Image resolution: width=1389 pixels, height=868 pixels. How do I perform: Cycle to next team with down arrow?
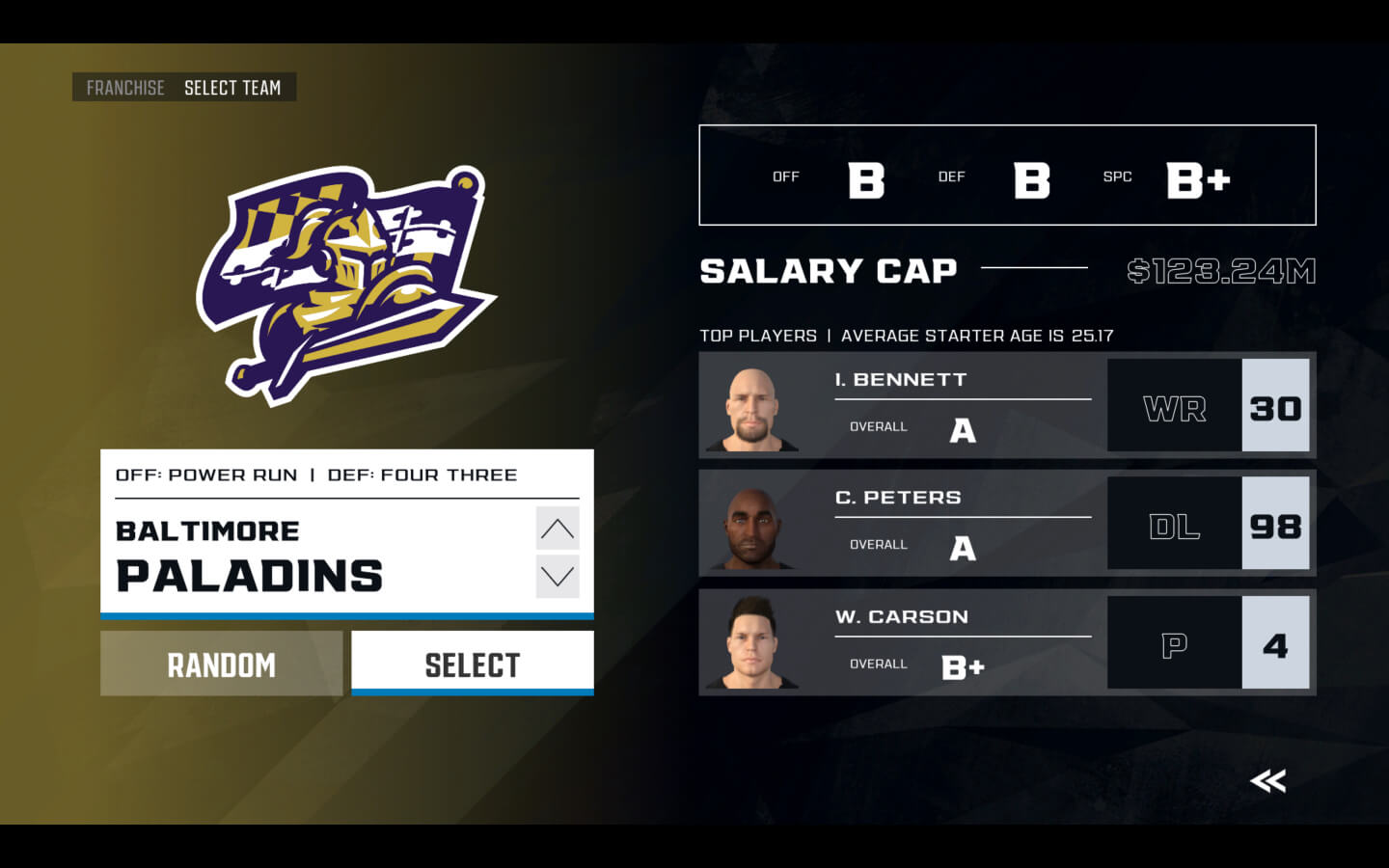tap(558, 577)
